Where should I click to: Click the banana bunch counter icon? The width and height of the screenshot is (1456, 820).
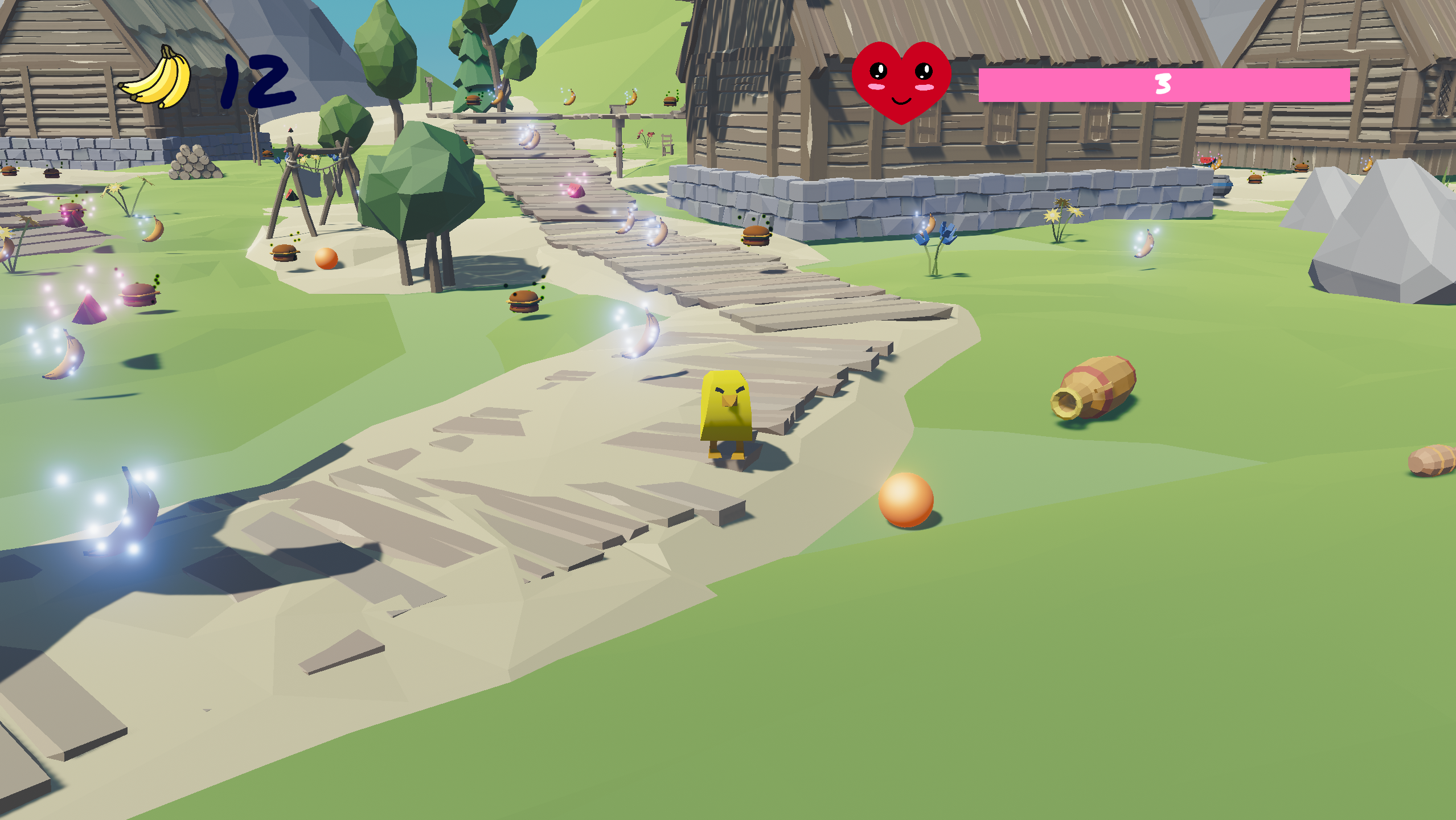(x=157, y=78)
